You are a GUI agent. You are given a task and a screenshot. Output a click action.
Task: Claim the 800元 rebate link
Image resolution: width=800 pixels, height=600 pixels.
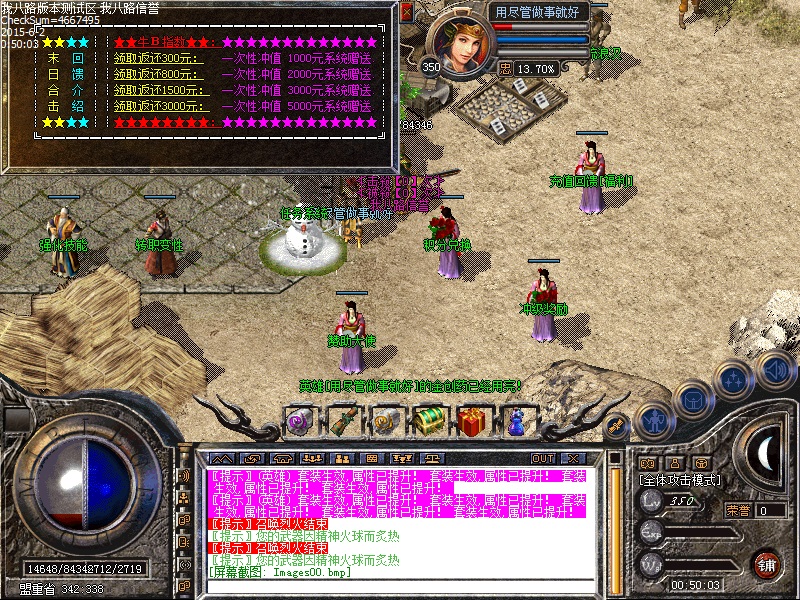tap(157, 74)
